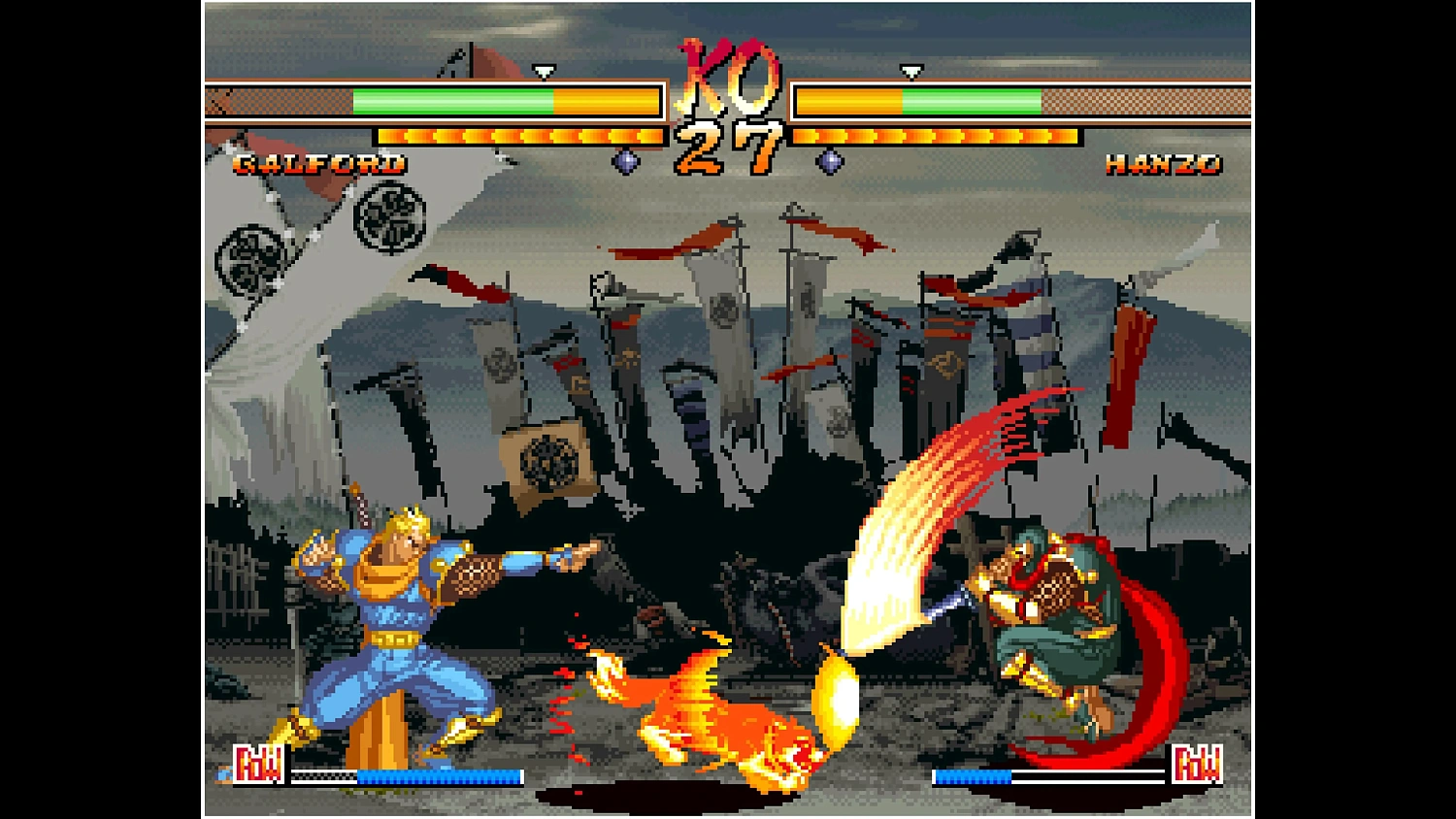Toggle the orange segment of Hanzo's life gauge
Image resolution: width=1456 pixels, height=819 pixels.
(849, 99)
